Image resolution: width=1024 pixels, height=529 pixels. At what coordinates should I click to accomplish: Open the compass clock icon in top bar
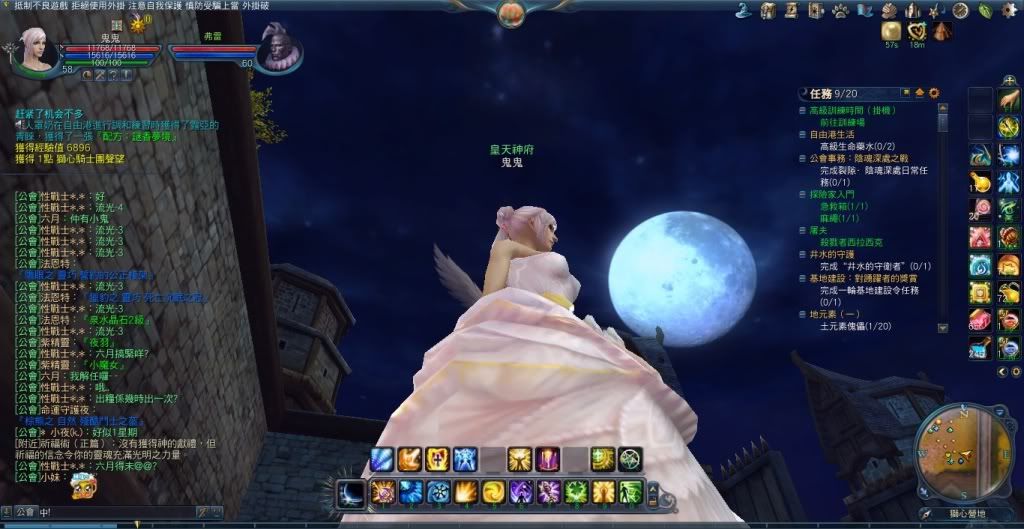[960, 11]
